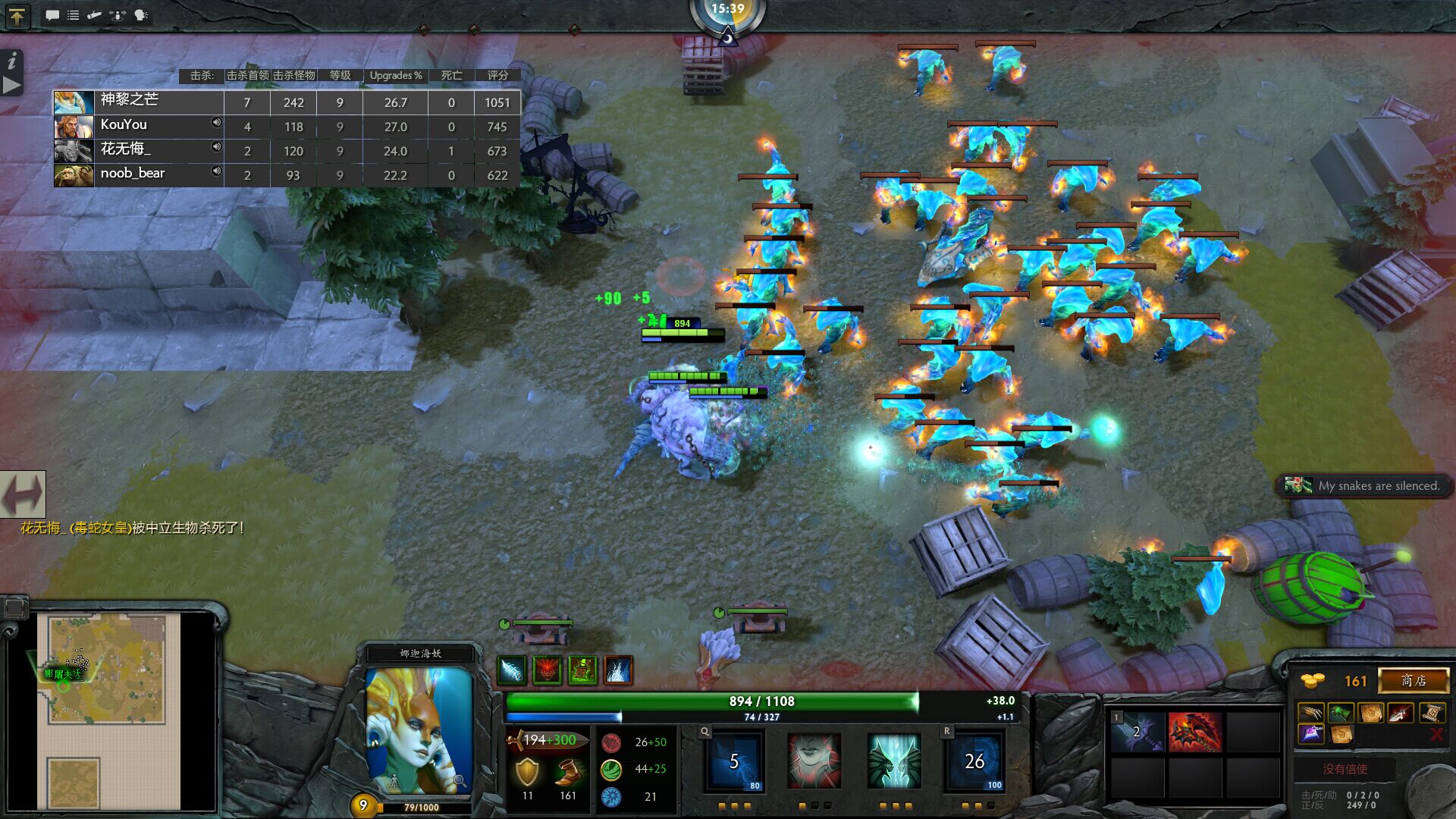Select the pencil drawing tool icon
Screen dimensions: 1456x819
[93, 14]
